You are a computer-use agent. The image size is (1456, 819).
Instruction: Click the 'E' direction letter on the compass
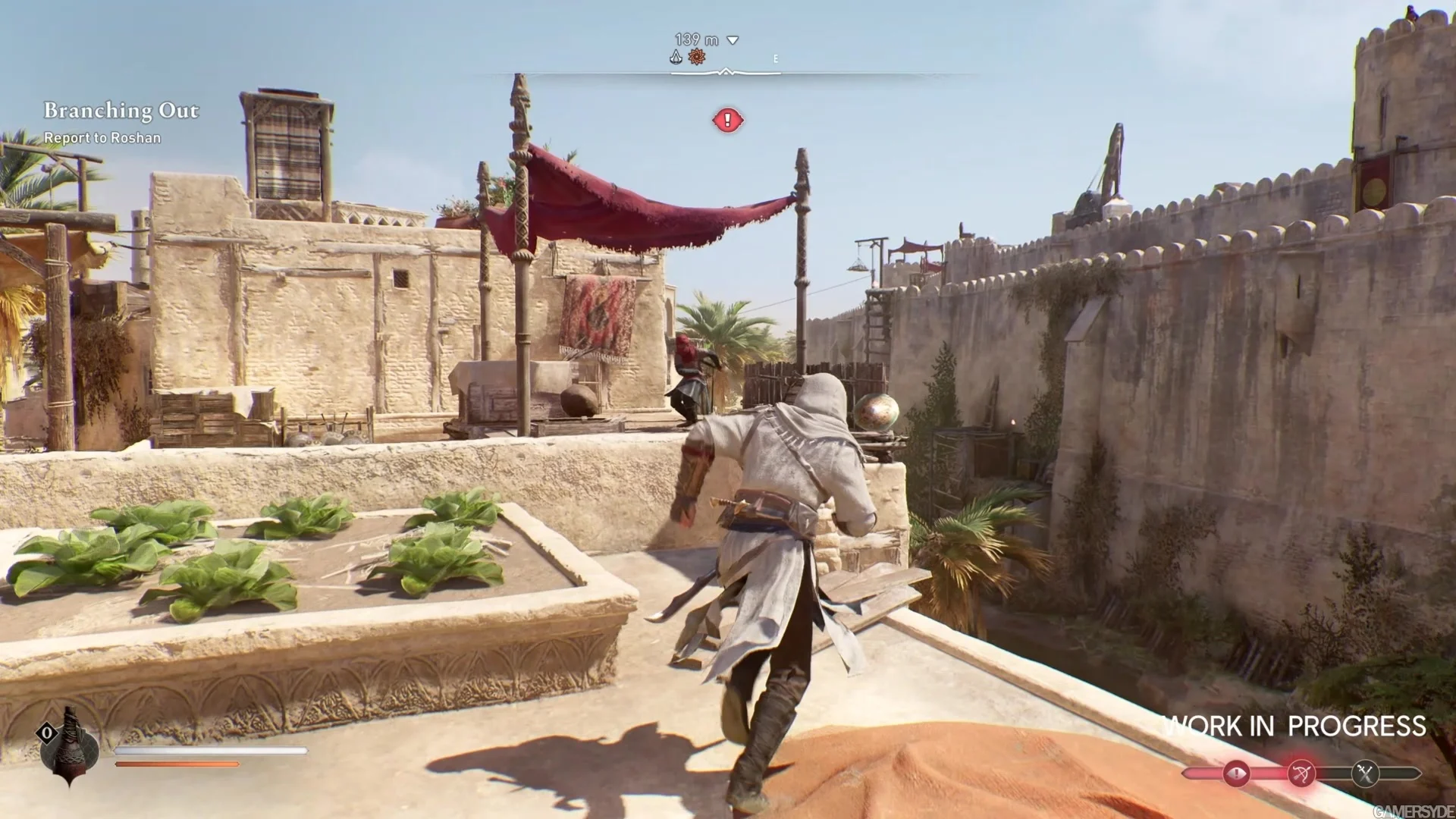[774, 58]
